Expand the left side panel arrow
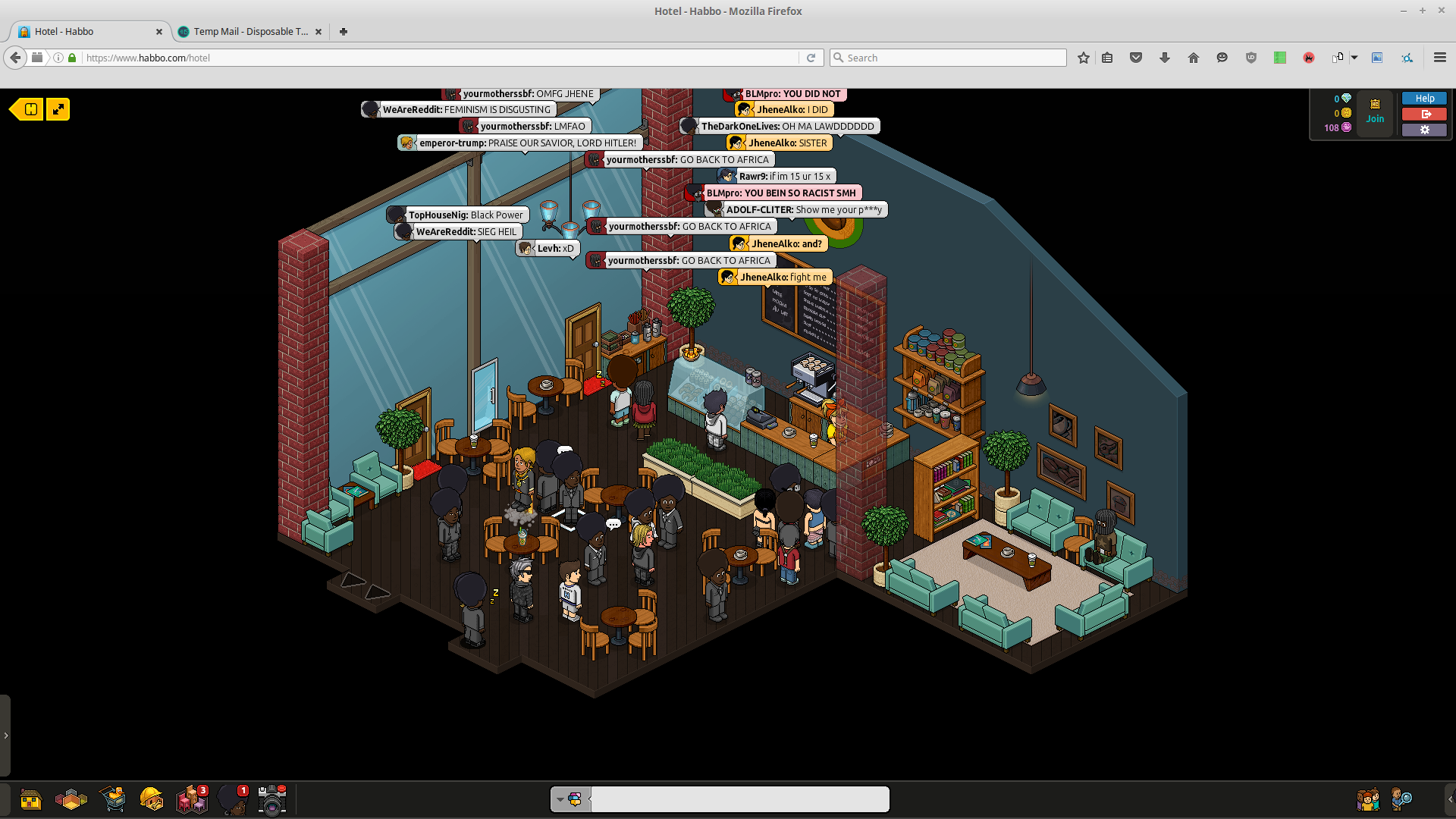Viewport: 1456px width, 819px height. pos(5,736)
